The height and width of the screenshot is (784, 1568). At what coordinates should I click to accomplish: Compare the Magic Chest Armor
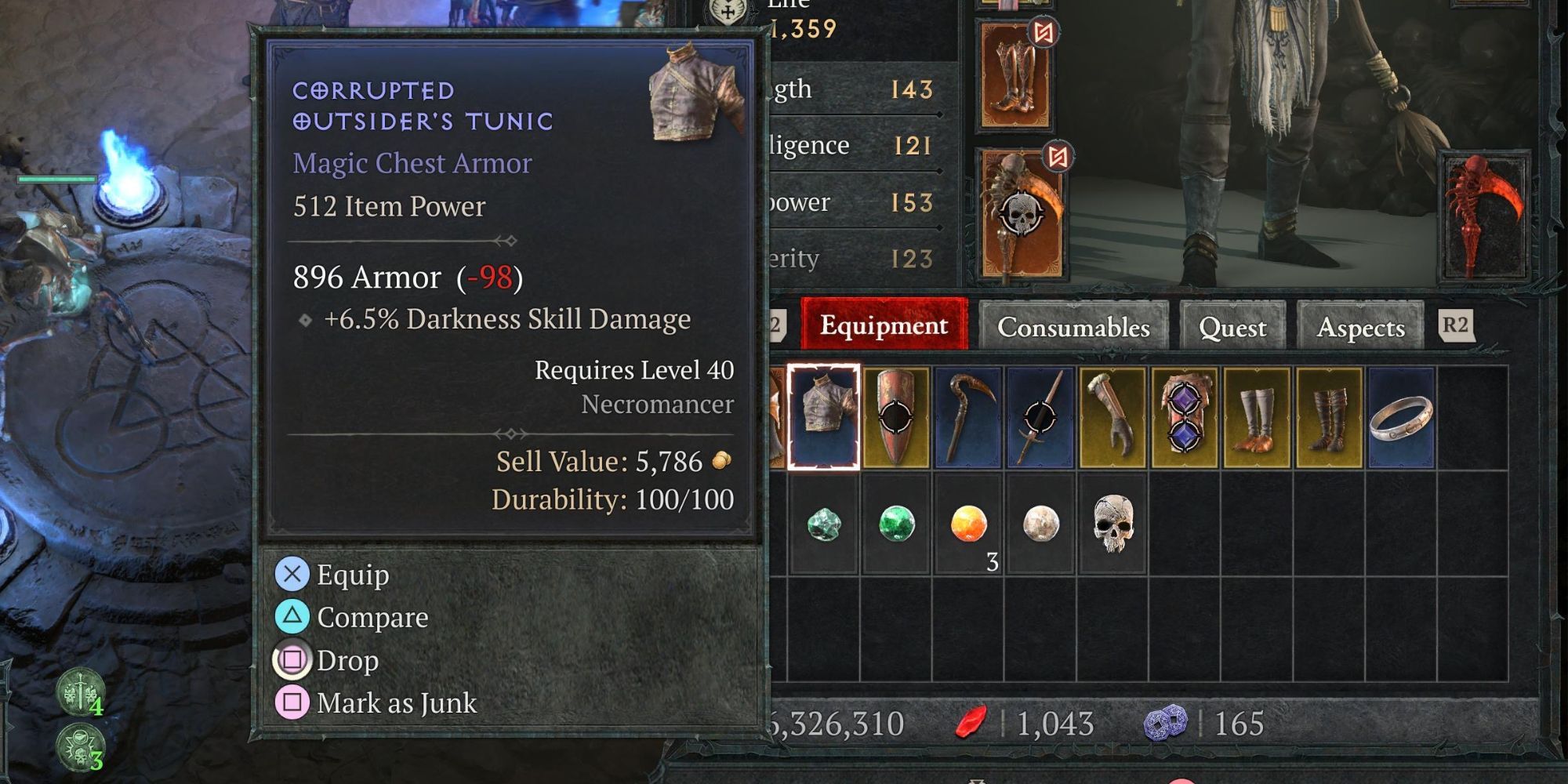point(371,617)
